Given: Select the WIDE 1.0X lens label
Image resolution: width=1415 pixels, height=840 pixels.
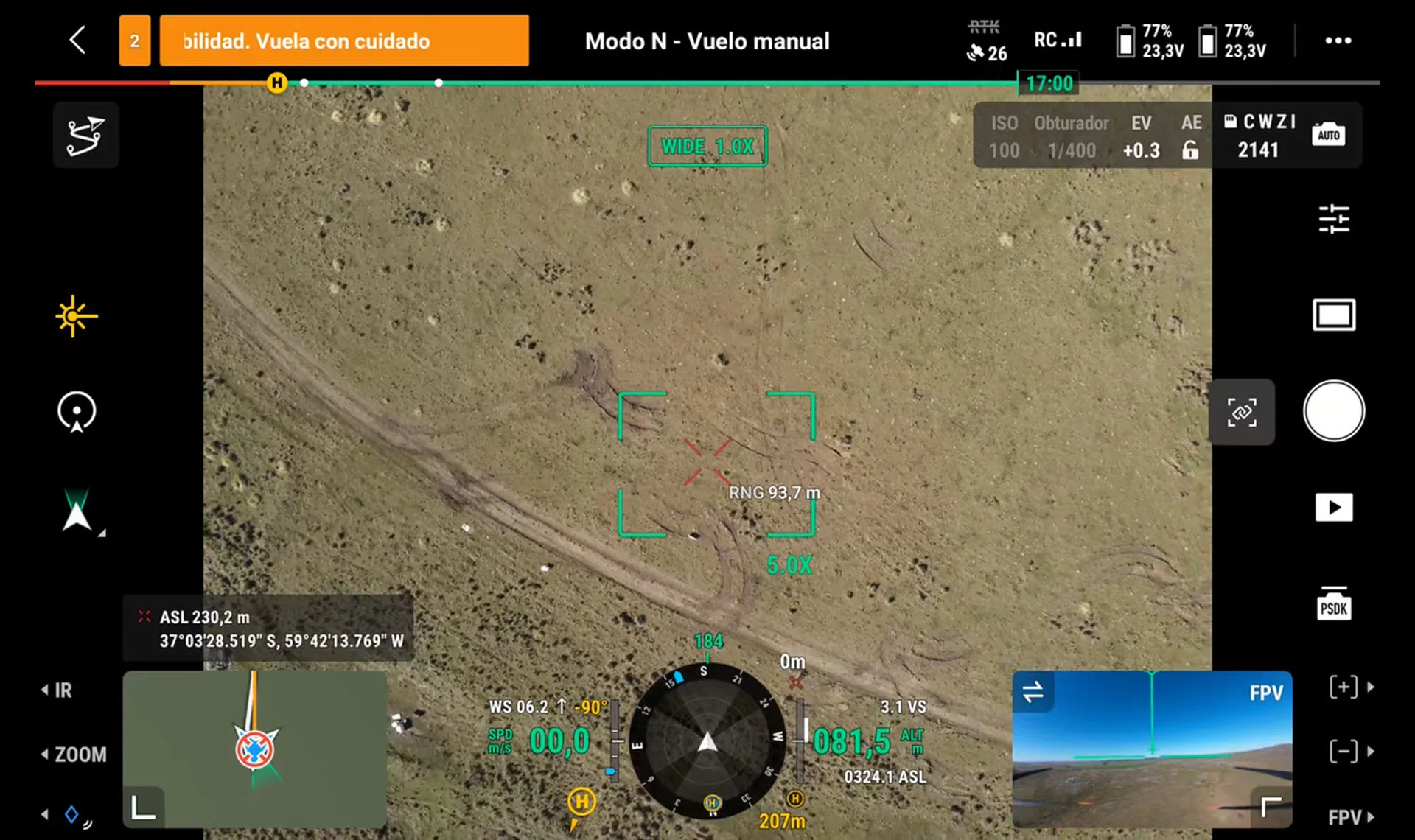Looking at the screenshot, I should coord(707,146).
